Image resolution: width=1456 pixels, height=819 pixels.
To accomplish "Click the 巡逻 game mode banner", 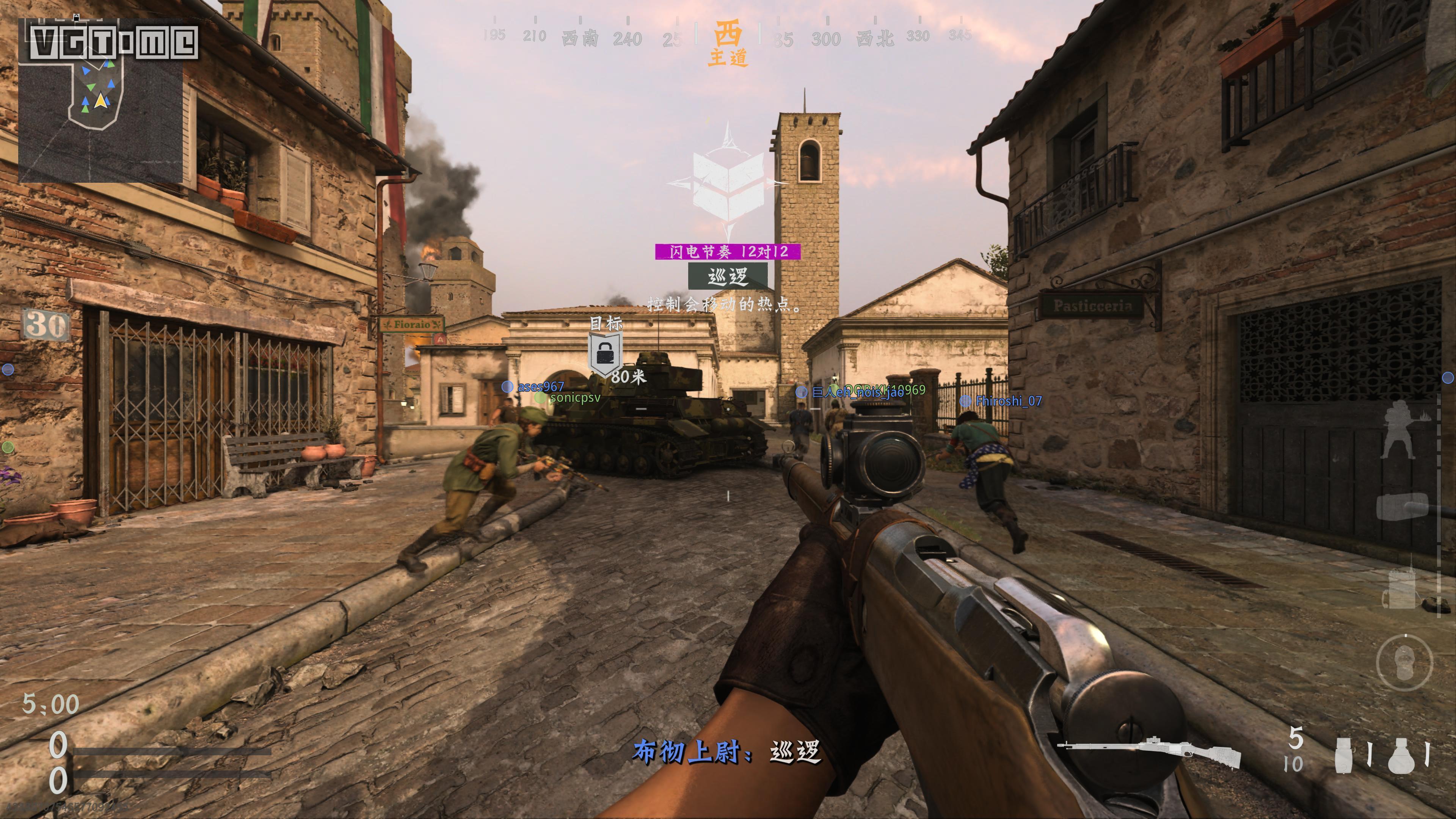I will (728, 276).
